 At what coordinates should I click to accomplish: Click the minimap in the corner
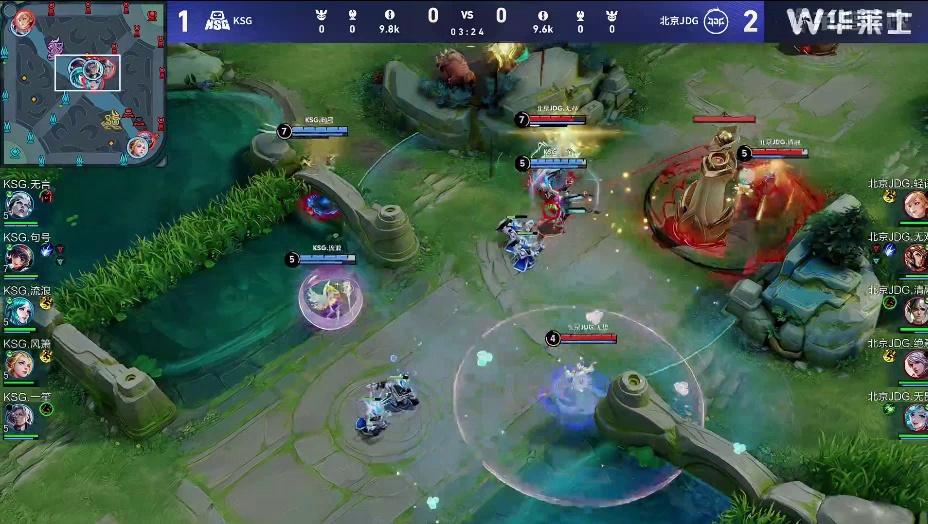coord(82,83)
